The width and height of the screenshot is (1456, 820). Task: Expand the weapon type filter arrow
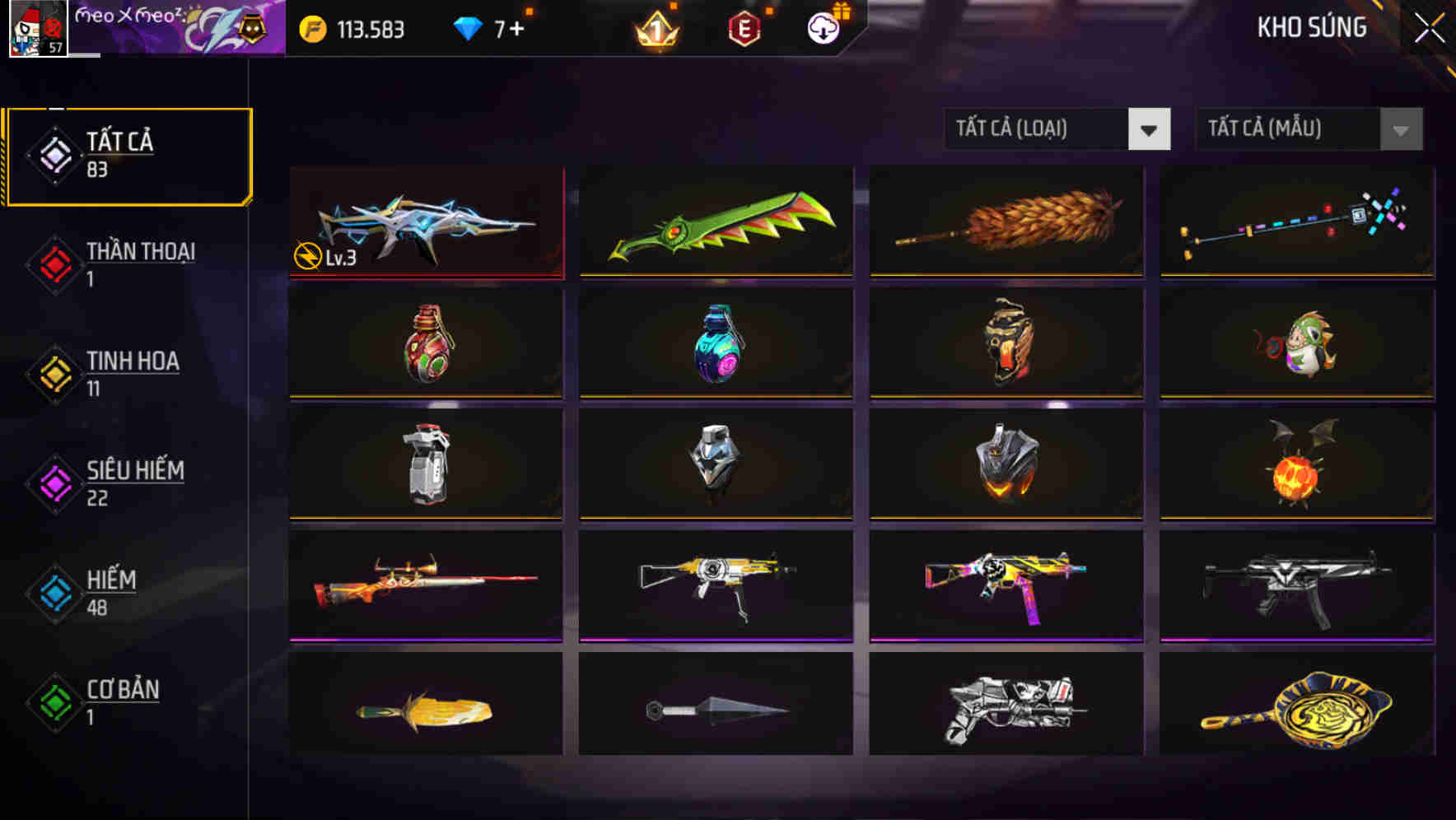coord(1150,129)
